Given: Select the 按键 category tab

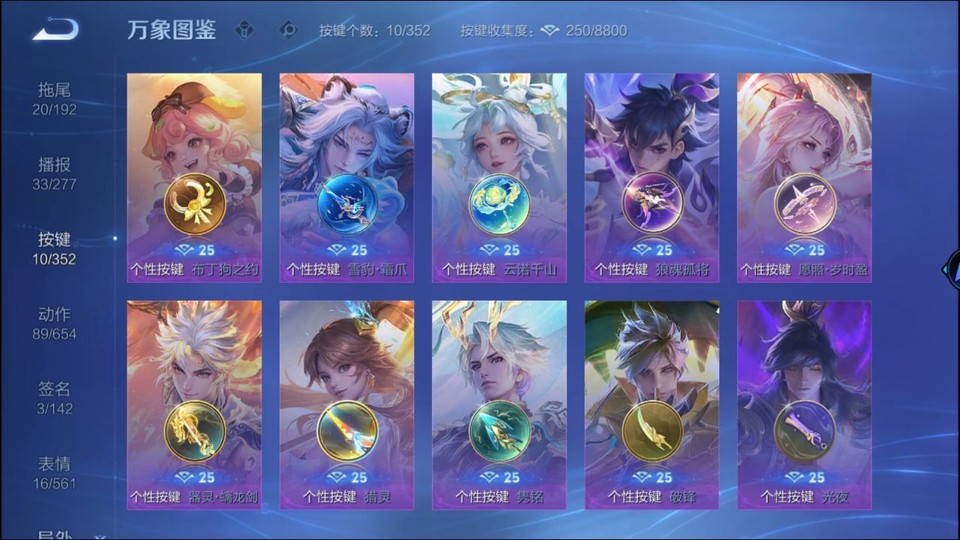Looking at the screenshot, I should click(54, 248).
